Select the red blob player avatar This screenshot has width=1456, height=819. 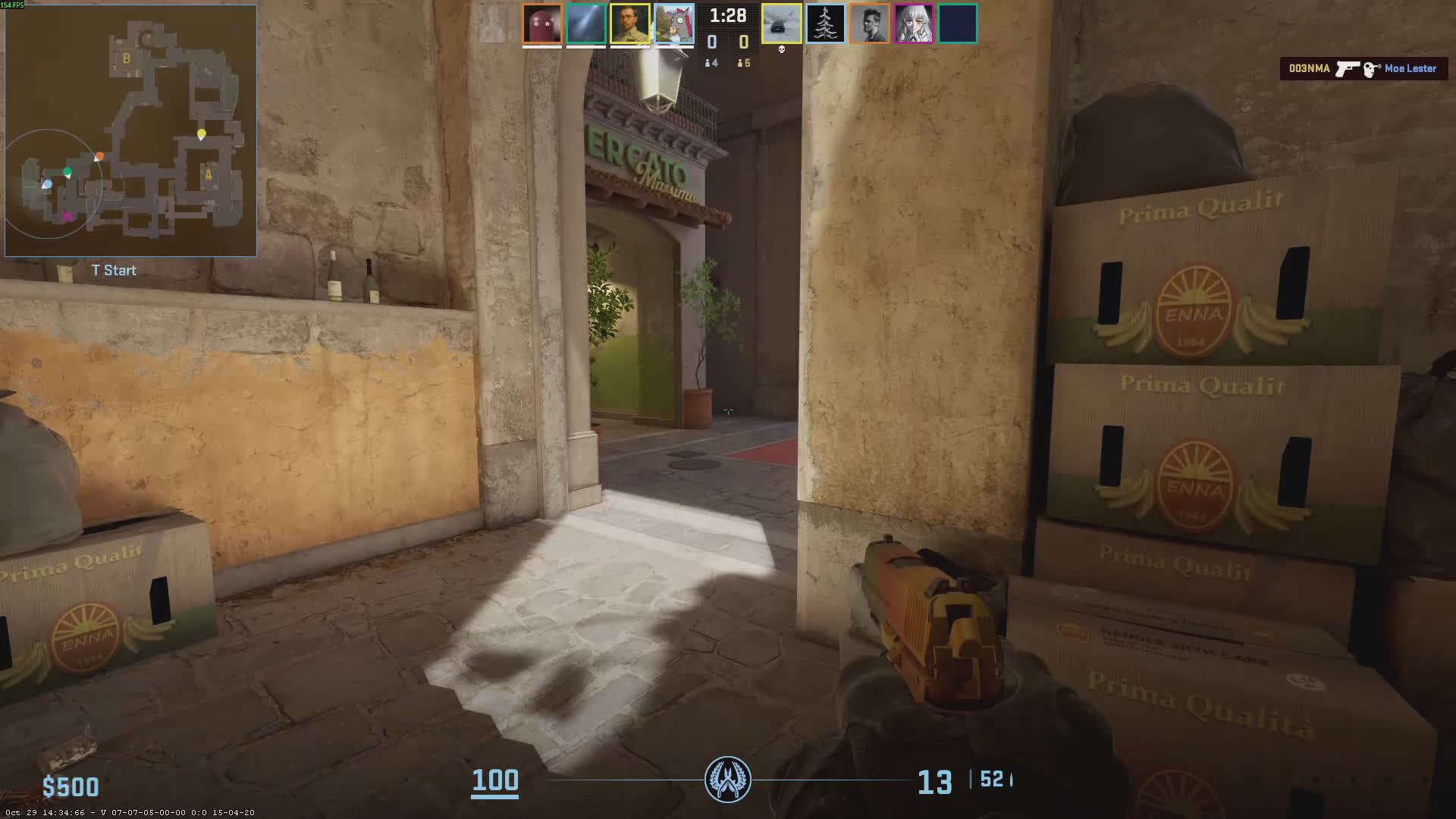(542, 24)
